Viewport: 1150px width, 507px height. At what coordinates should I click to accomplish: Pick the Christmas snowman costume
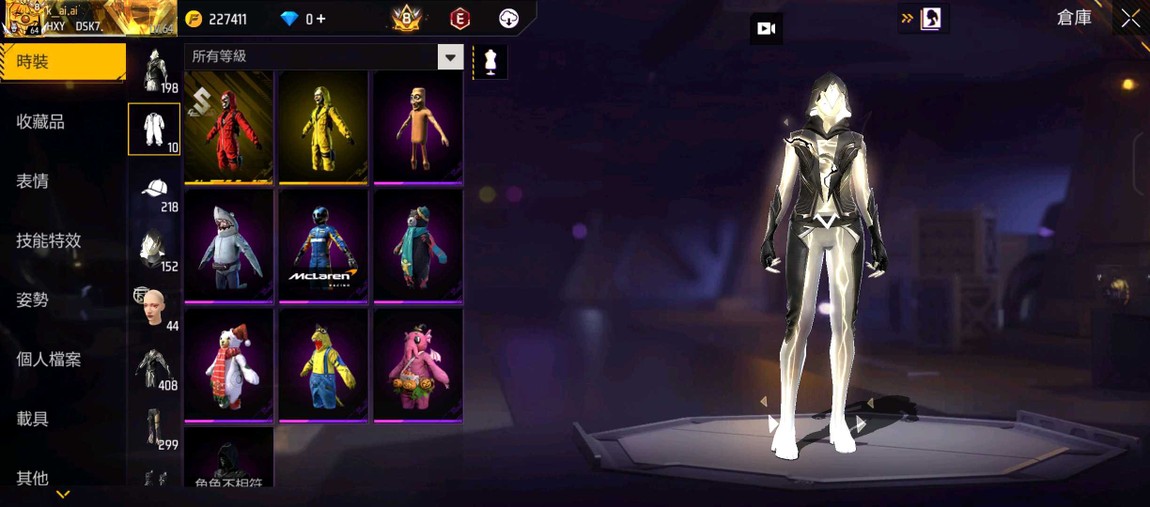click(x=229, y=364)
